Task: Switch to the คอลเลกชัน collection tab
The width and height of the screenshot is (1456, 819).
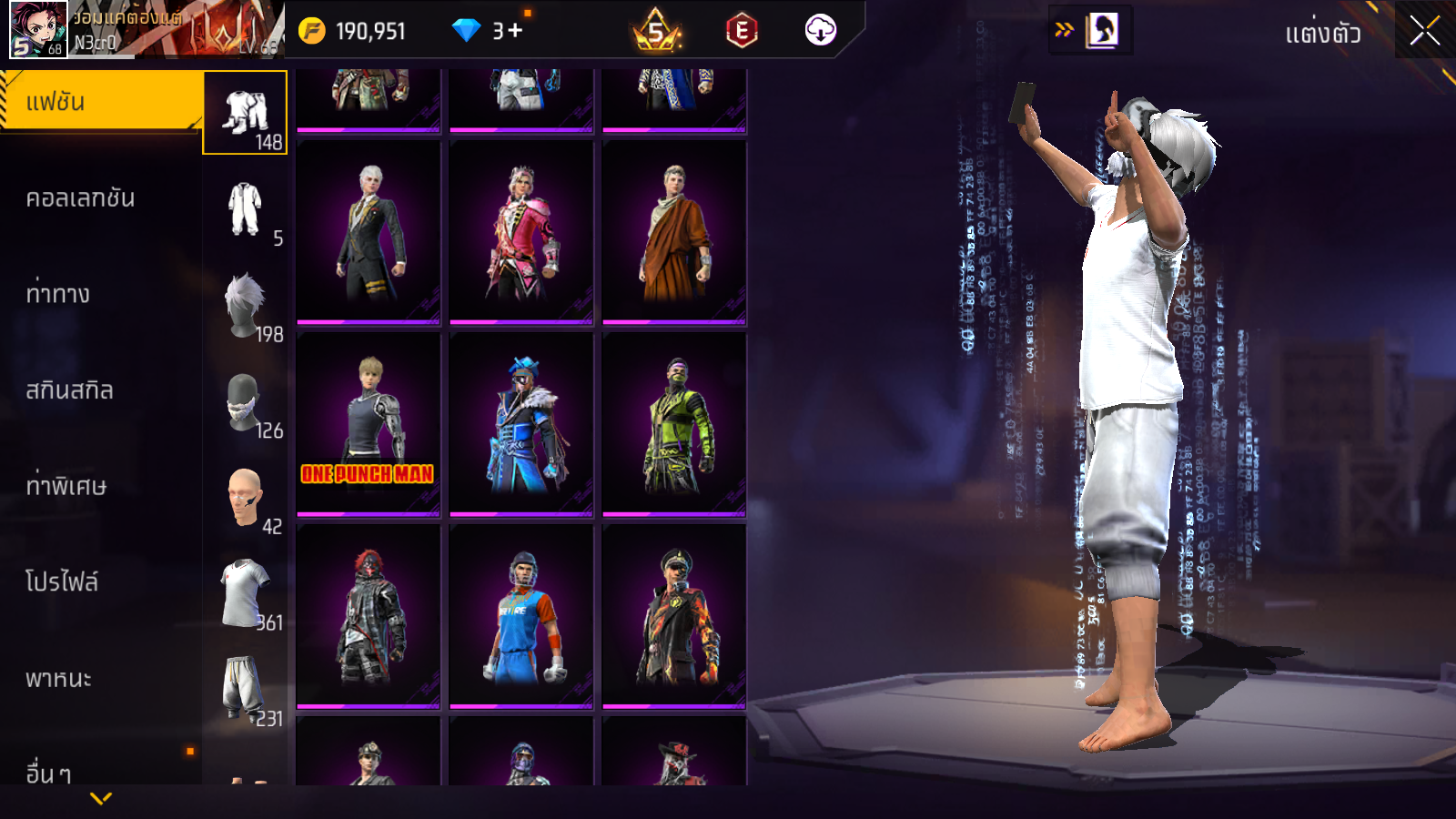Action: click(80, 198)
